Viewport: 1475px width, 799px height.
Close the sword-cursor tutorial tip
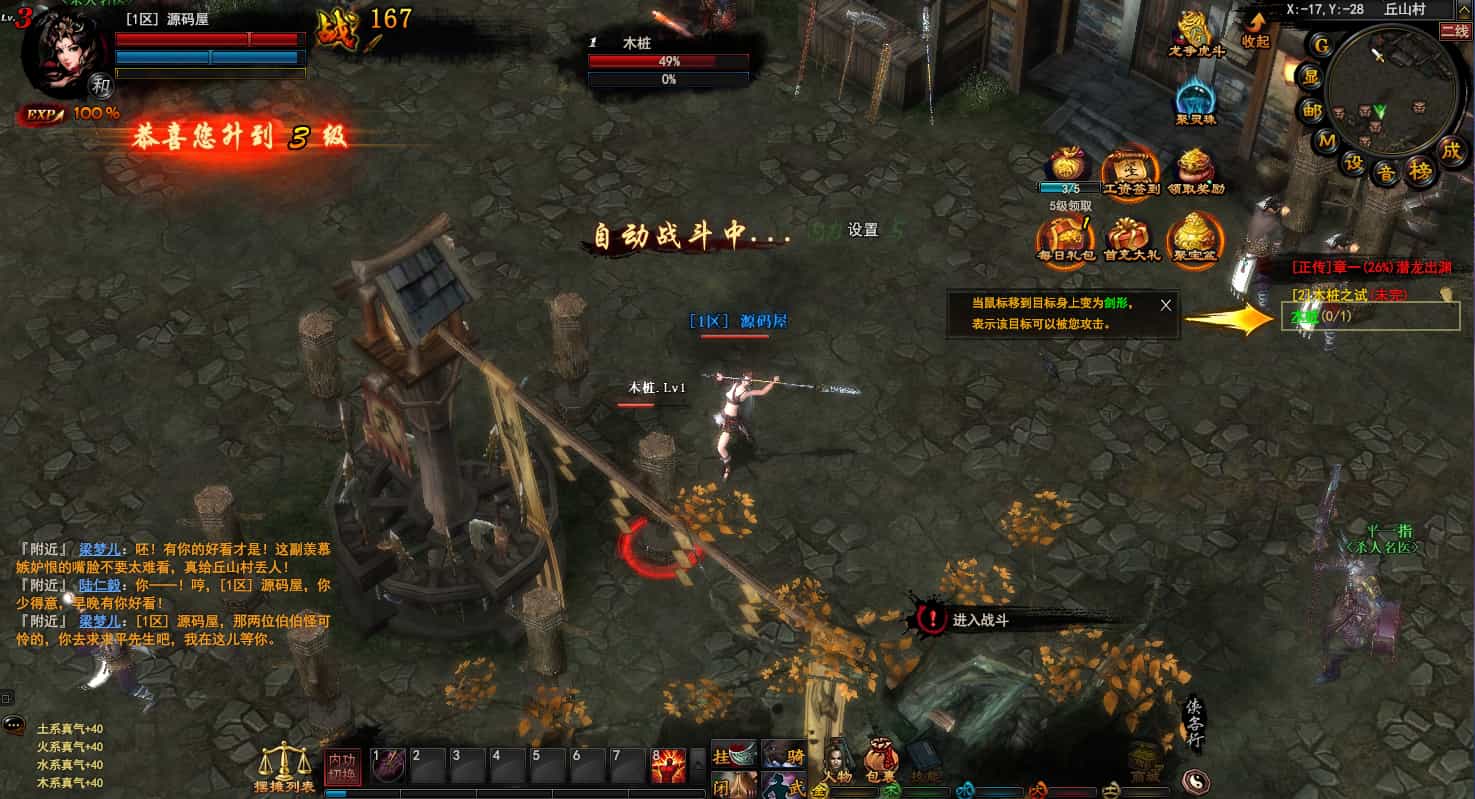tap(1165, 305)
